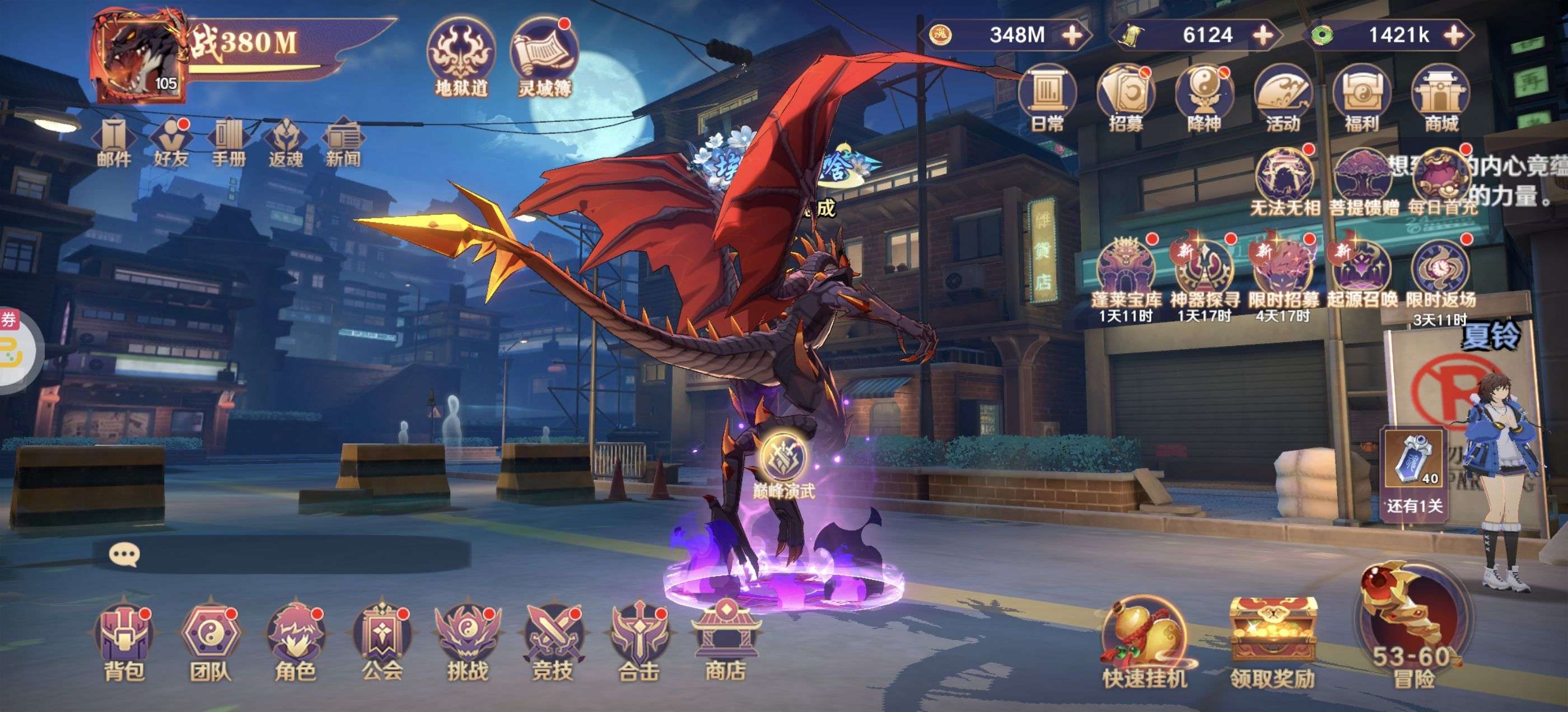The image size is (1568, 712).
Task: Open the chat speech bubble
Action: point(125,554)
